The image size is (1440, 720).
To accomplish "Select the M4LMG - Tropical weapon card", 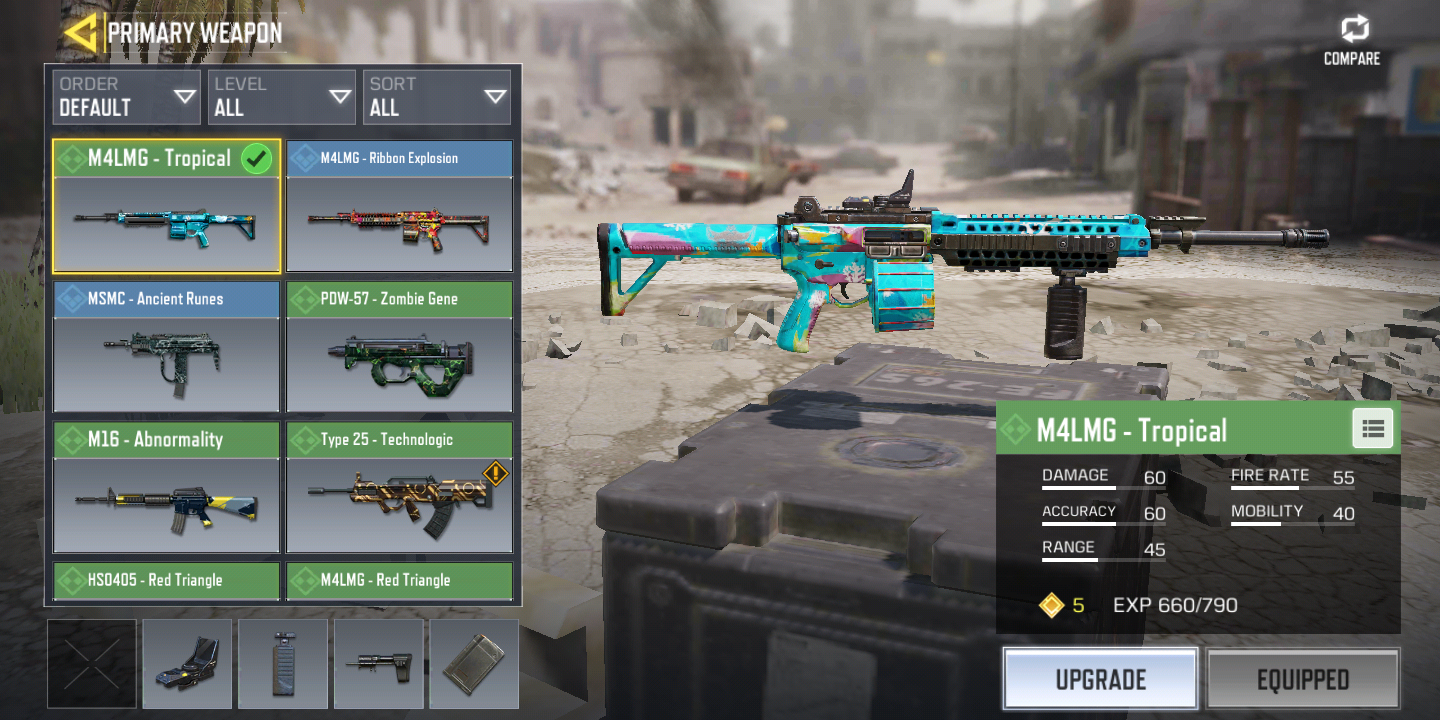I will point(166,207).
